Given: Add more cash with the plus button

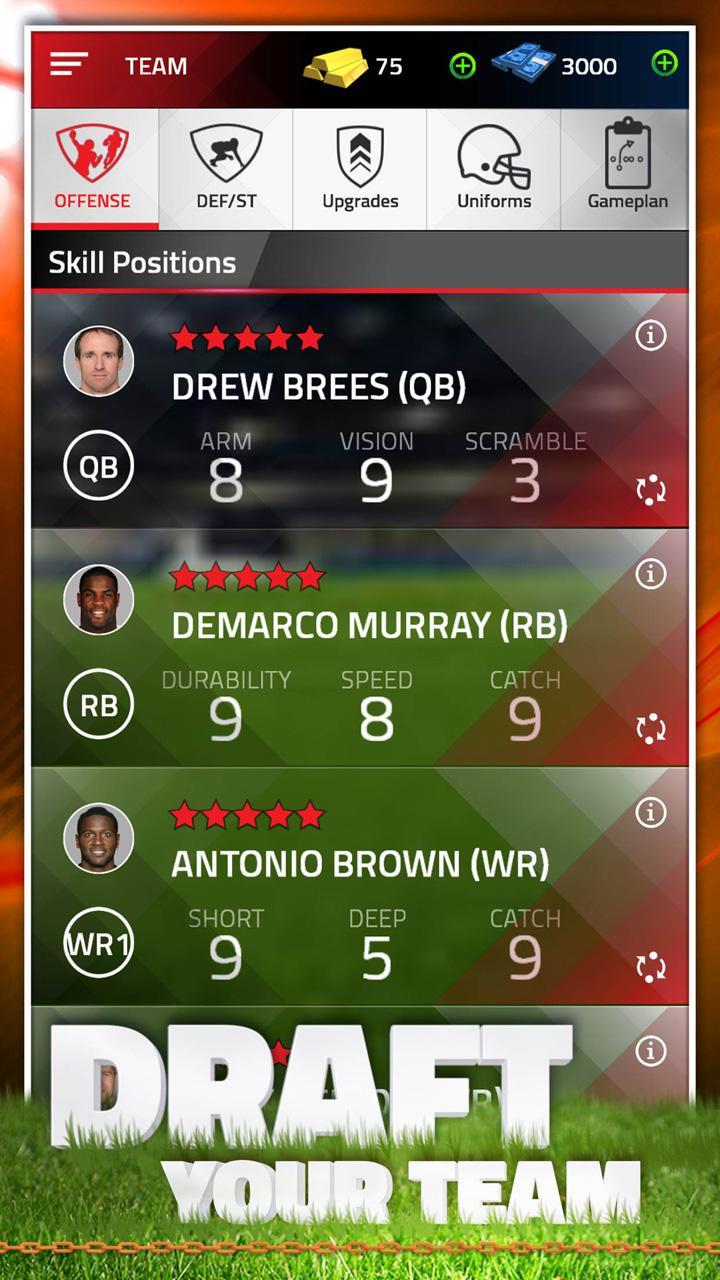Looking at the screenshot, I should coord(664,65).
